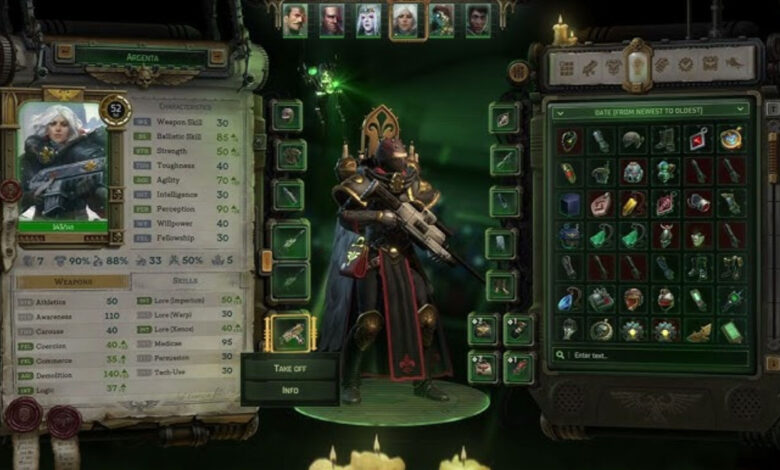Pick the gold compass item in inventory

pos(731,141)
